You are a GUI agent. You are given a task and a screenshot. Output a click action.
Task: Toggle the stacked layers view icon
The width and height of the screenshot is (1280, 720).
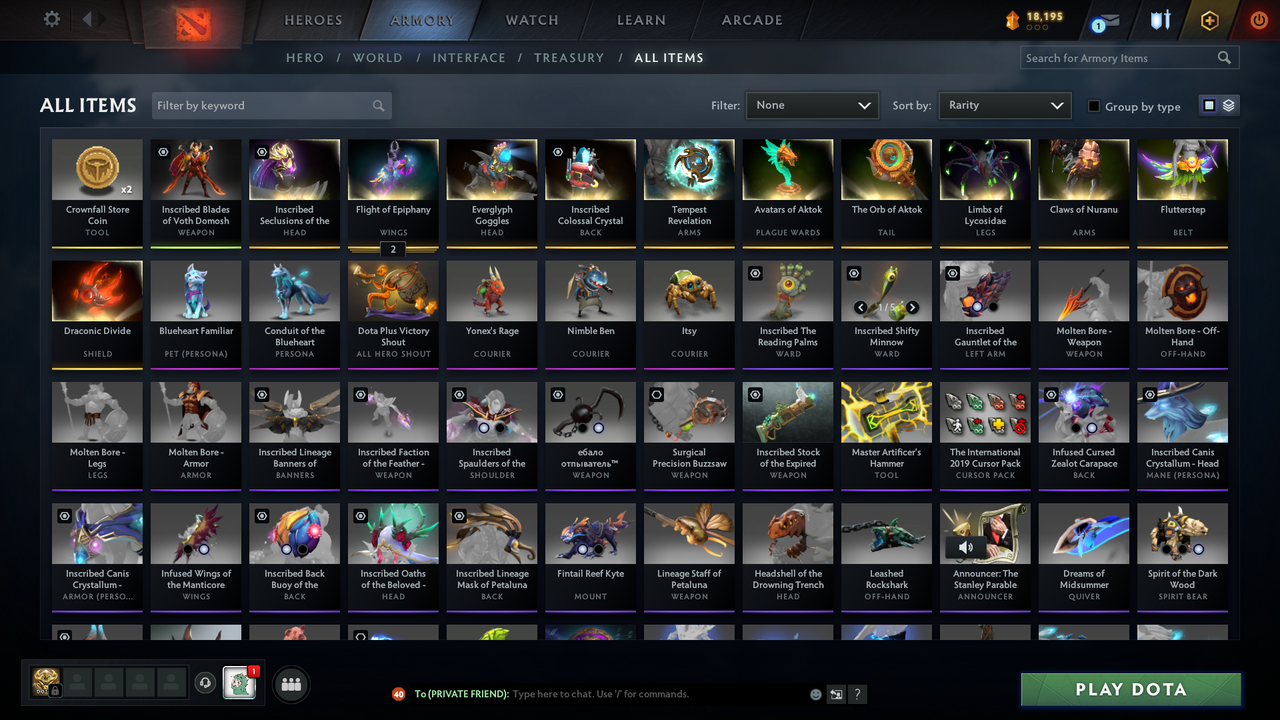pyautogui.click(x=1228, y=104)
